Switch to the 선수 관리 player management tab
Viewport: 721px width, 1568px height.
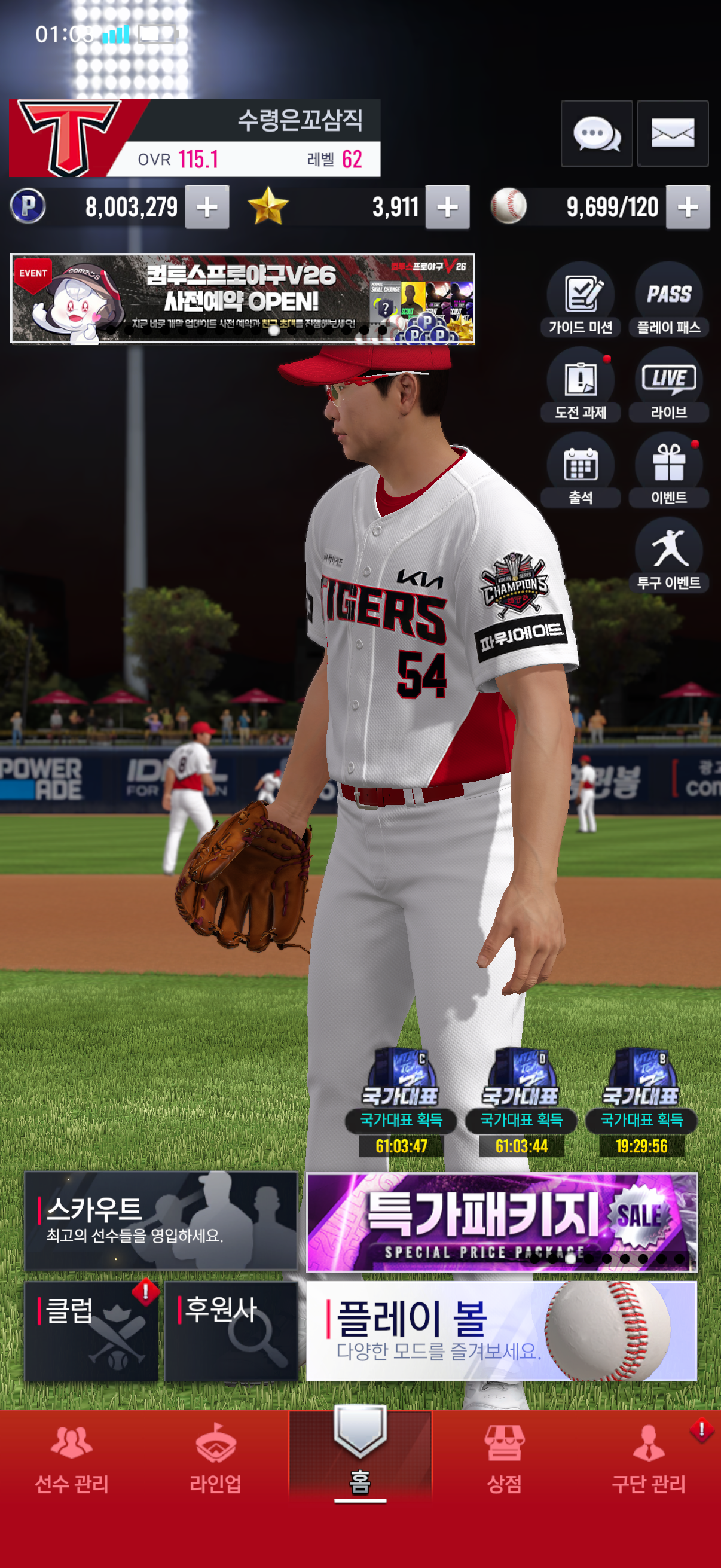[x=72, y=1460]
